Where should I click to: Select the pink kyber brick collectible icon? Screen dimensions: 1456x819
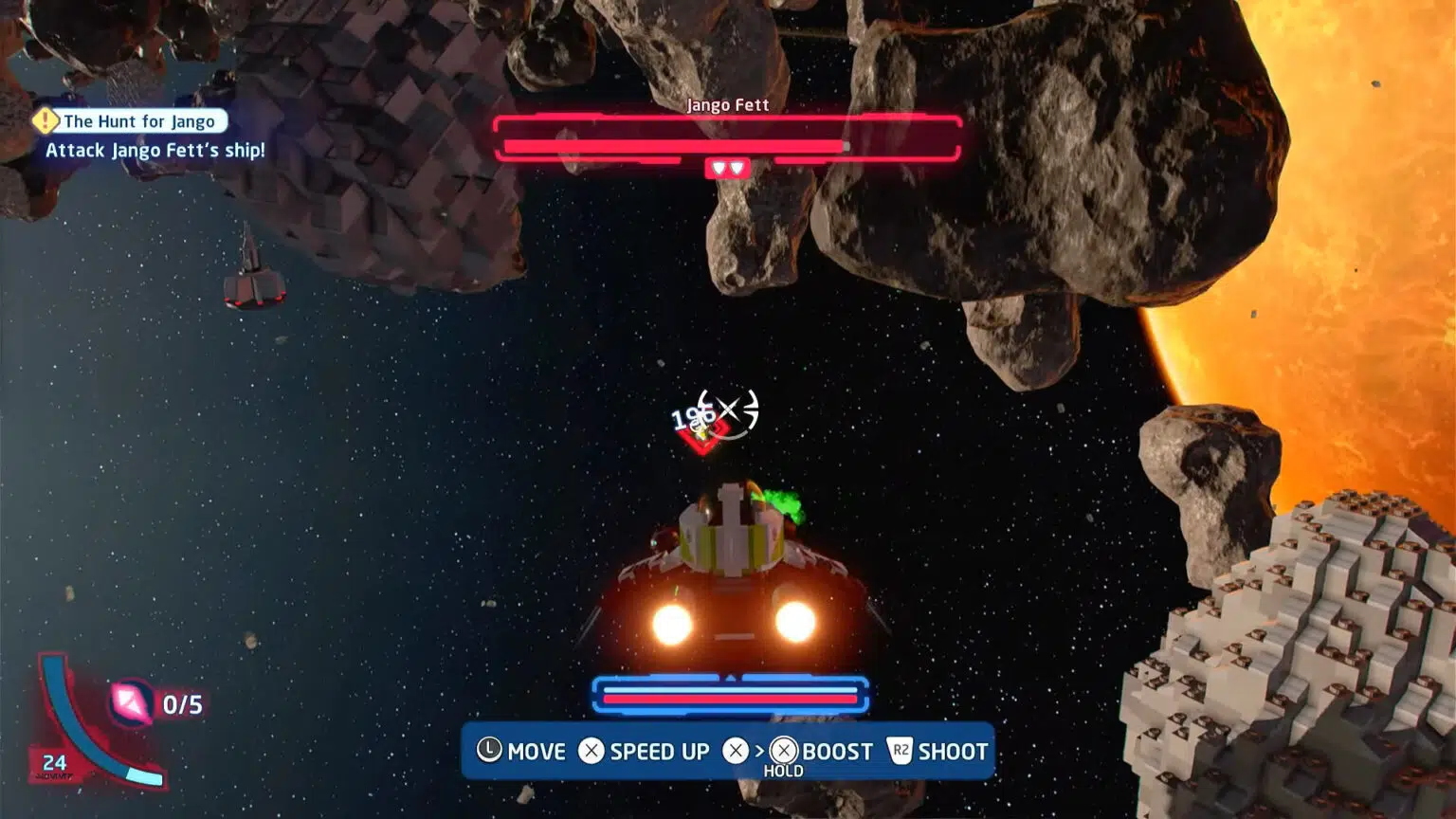pyautogui.click(x=131, y=702)
